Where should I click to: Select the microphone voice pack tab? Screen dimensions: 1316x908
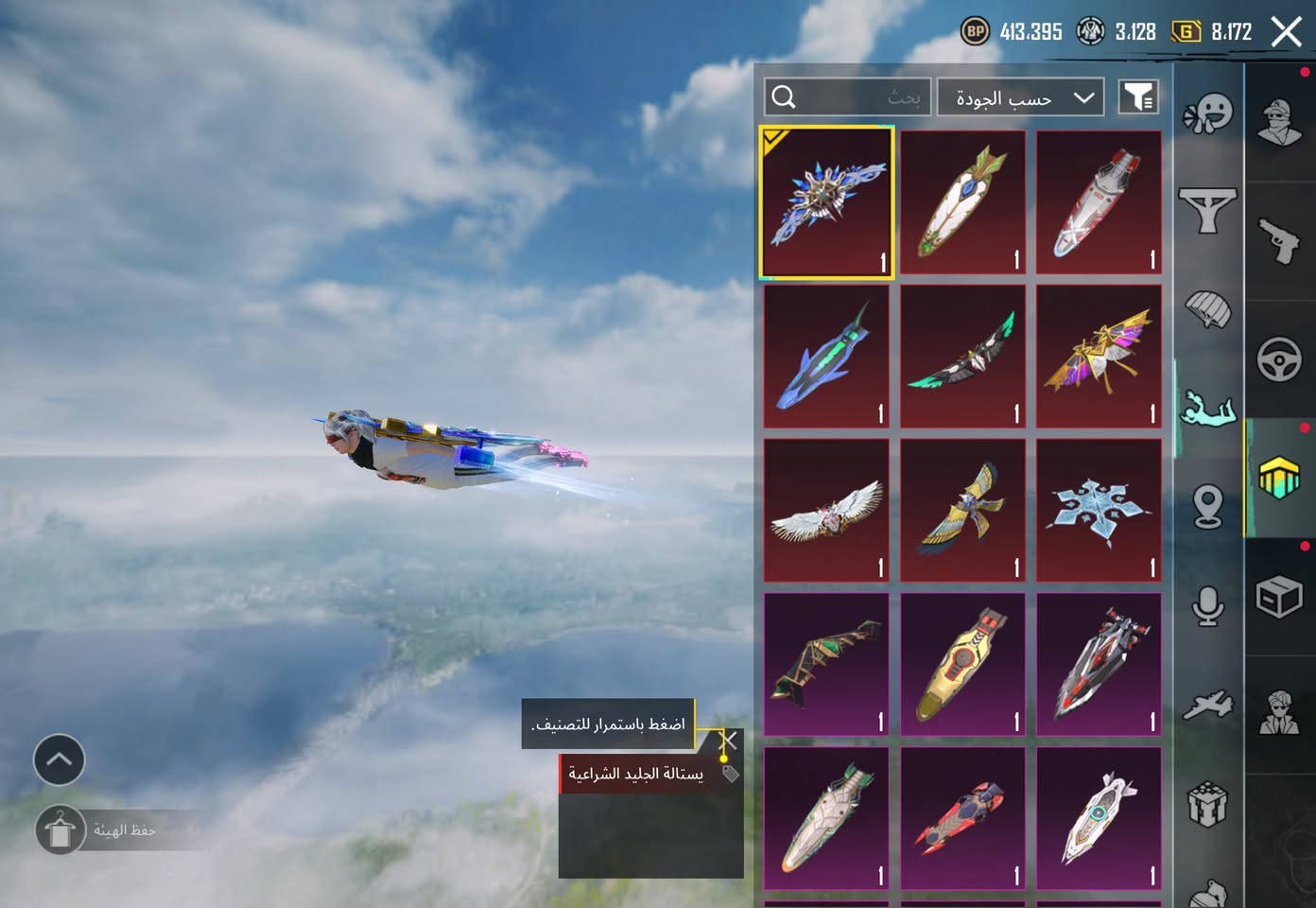coord(1208,606)
